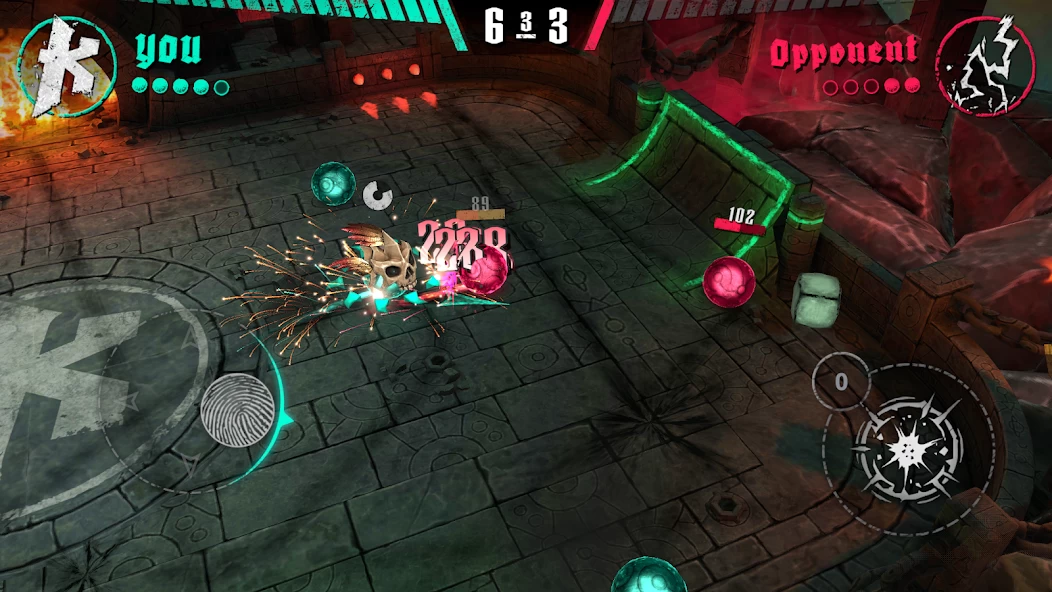Select the Opponent's cracked emblem avatar

[x=985, y=66]
